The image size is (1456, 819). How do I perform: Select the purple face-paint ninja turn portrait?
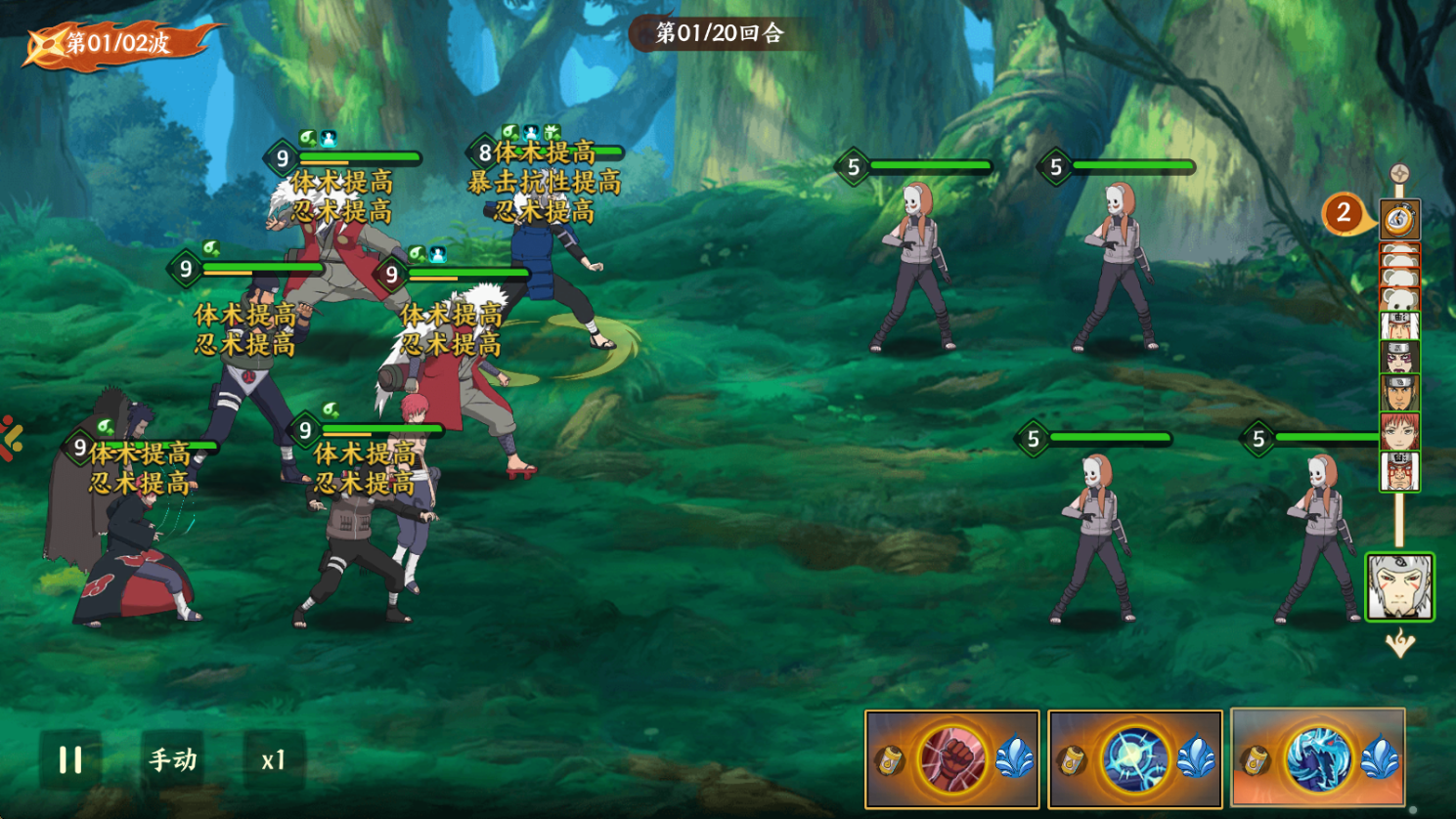pos(1399,357)
